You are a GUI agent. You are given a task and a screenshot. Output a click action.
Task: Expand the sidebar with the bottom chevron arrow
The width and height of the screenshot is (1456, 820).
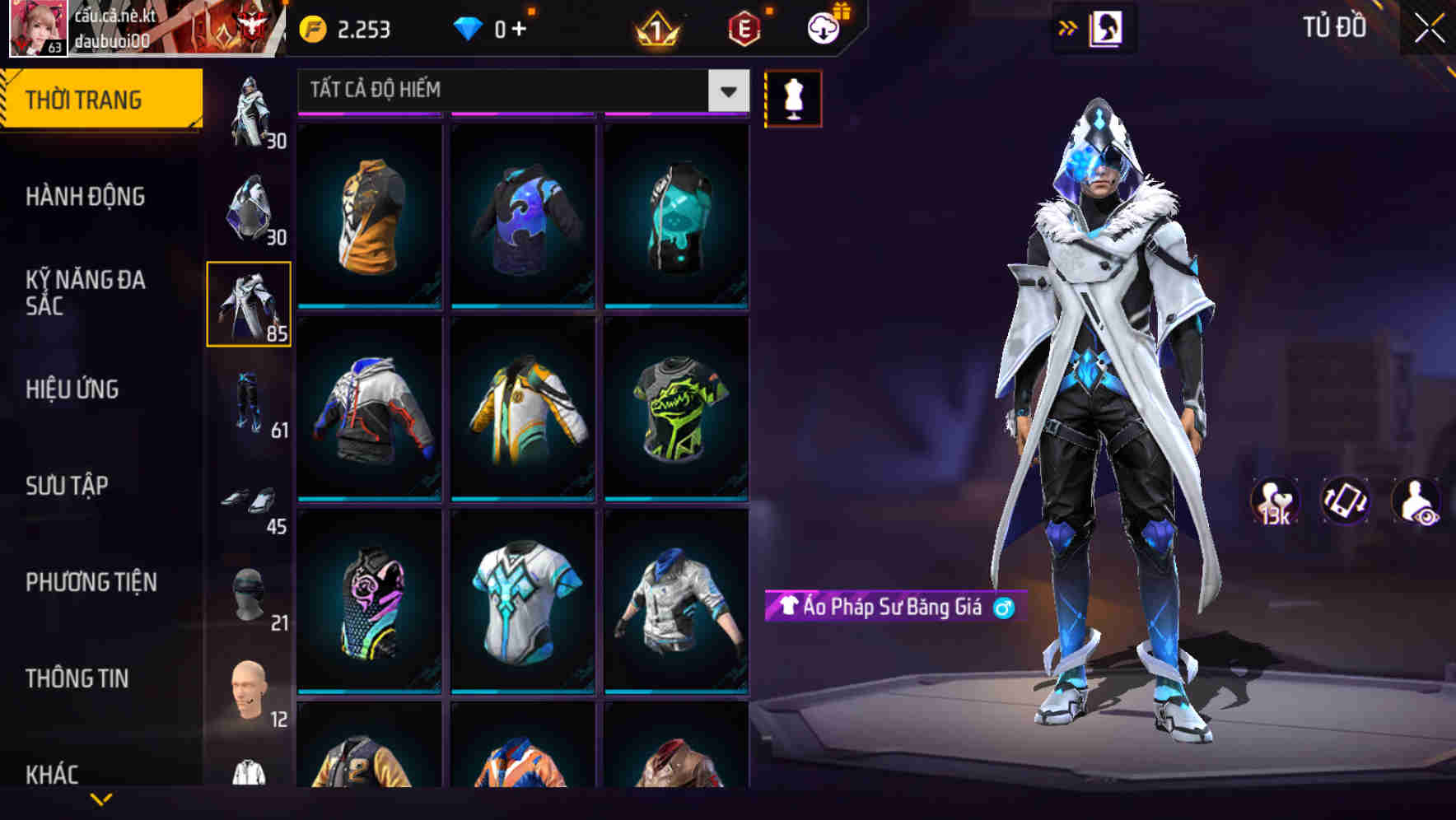[101, 800]
